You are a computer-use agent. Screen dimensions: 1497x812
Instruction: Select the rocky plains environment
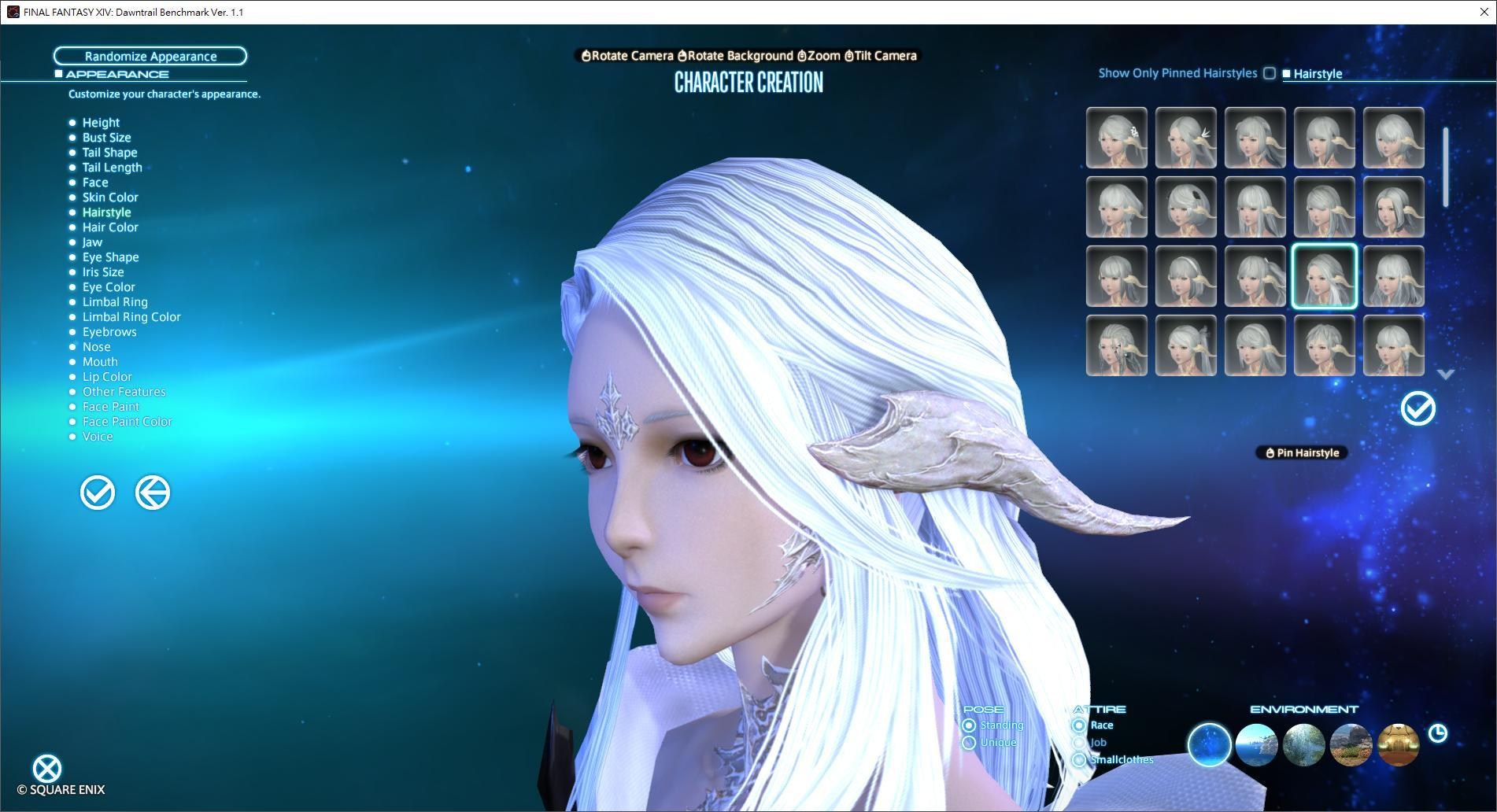pos(1351,745)
